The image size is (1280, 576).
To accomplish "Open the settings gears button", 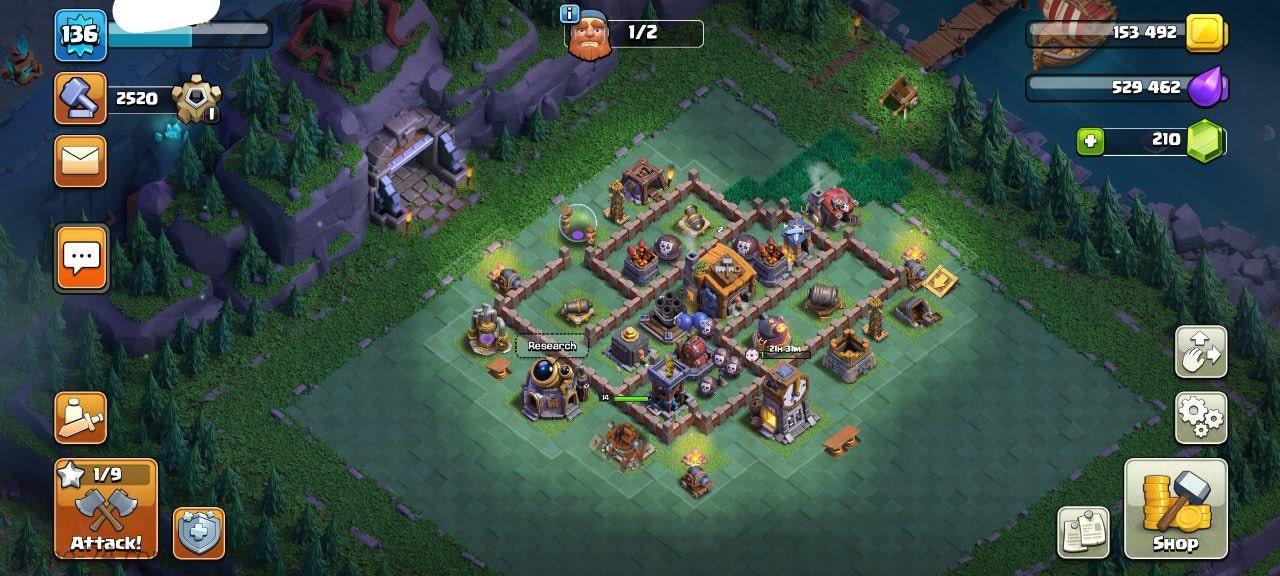I will (1201, 417).
